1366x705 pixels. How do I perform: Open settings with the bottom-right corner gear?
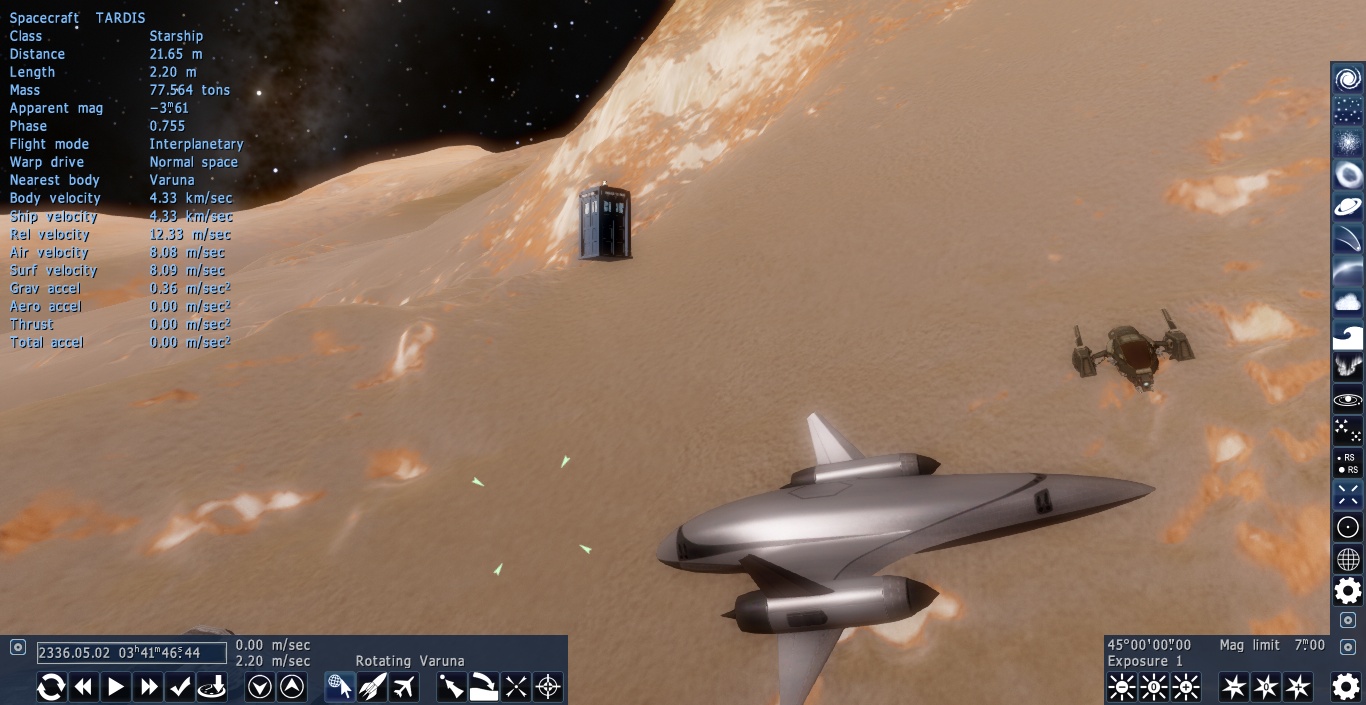pos(1346,687)
